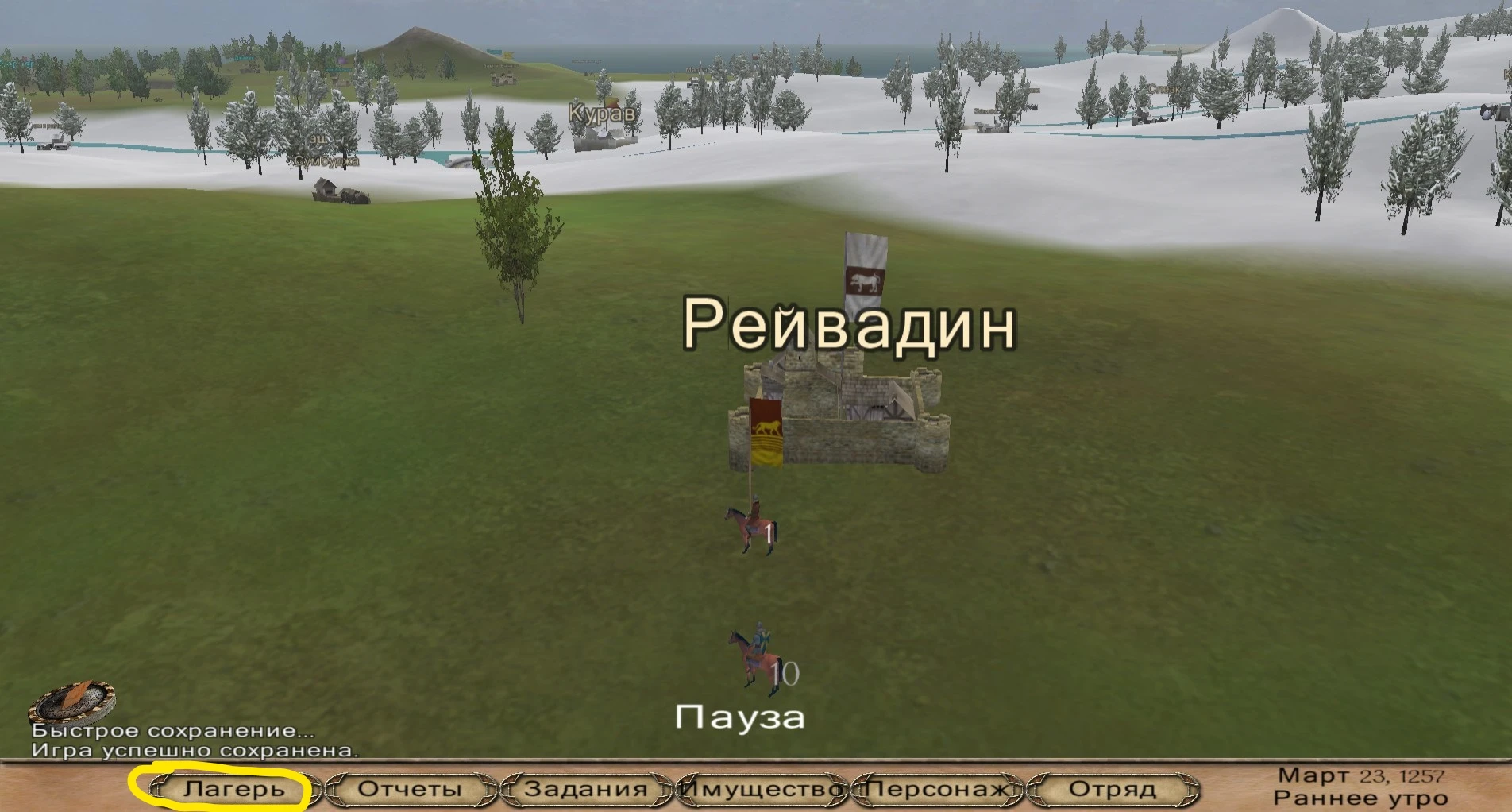Click the flag marker above Курав
The image size is (1512, 812).
613,102
